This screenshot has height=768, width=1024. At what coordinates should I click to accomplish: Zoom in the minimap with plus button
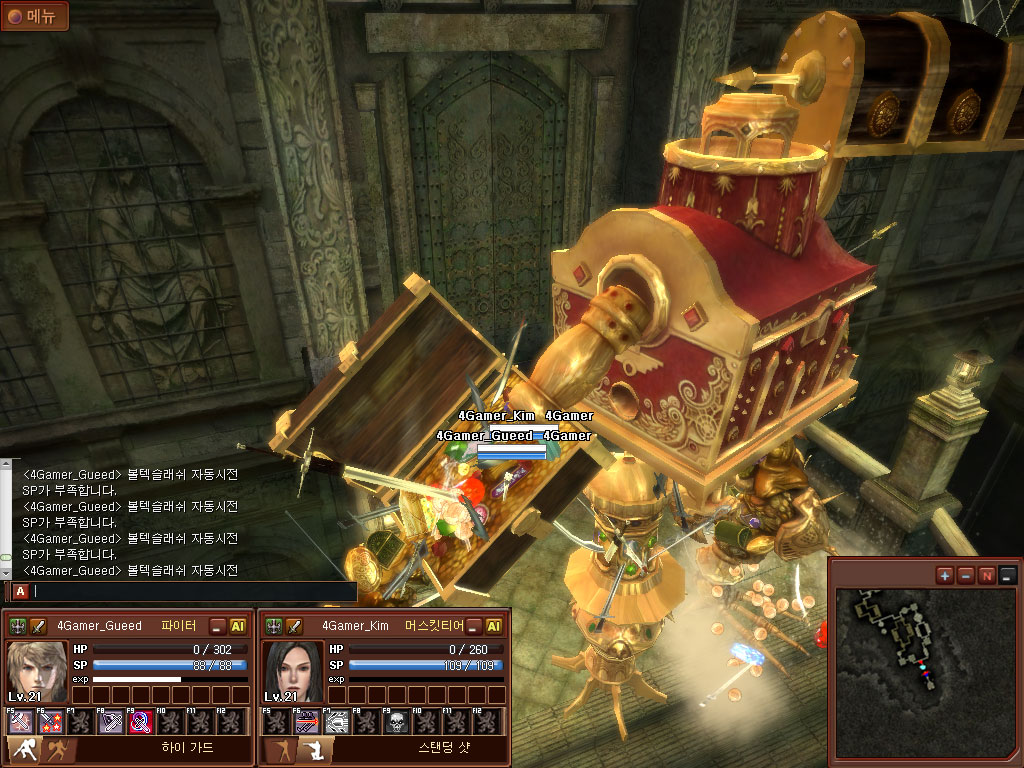pos(945,575)
